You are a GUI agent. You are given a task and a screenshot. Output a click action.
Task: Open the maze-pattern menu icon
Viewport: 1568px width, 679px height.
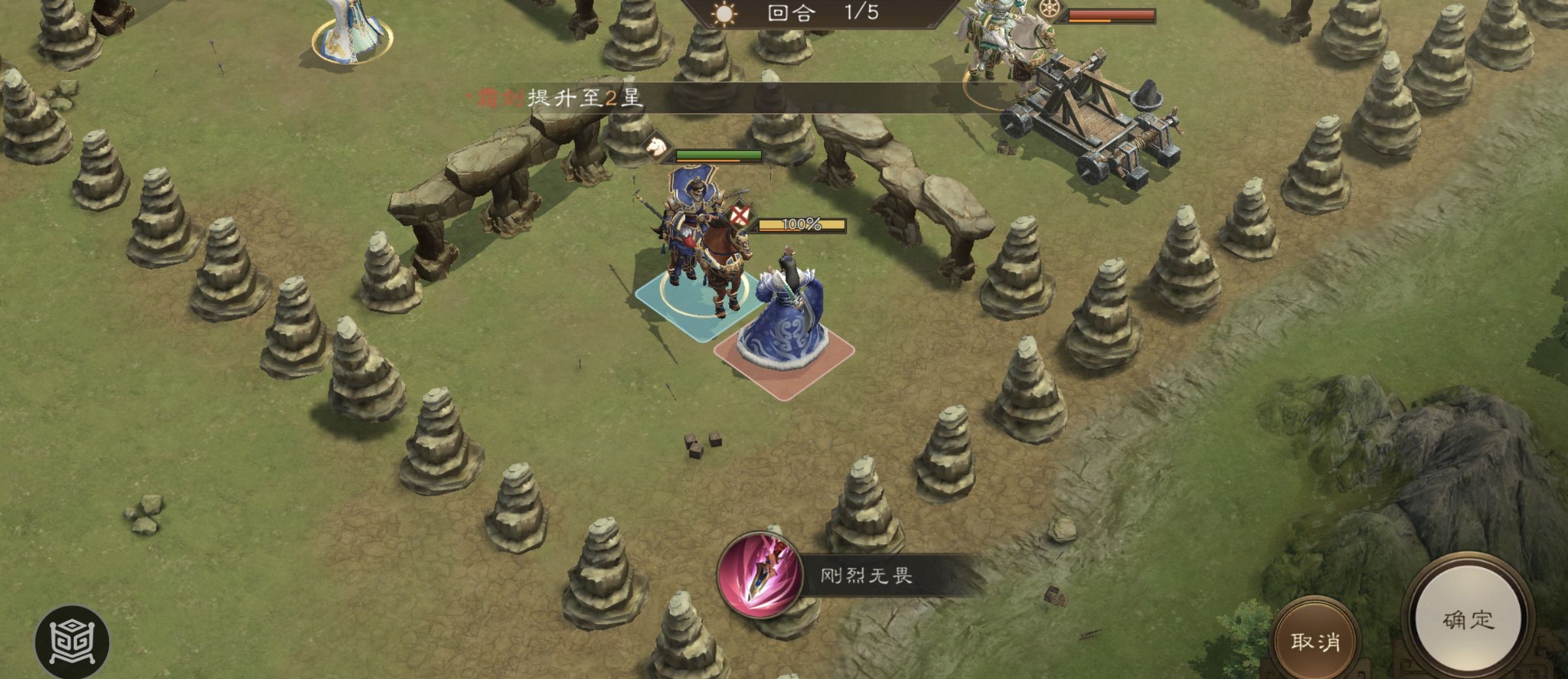72,642
